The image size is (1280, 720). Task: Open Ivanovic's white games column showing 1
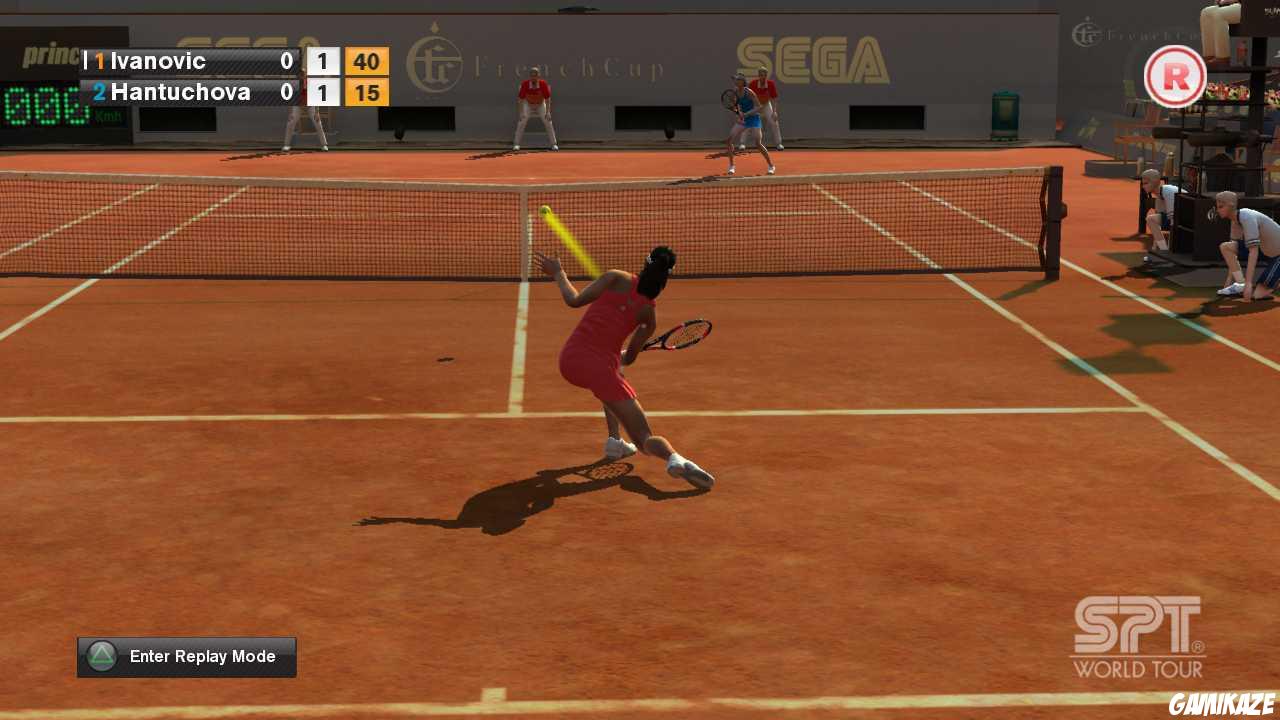322,61
